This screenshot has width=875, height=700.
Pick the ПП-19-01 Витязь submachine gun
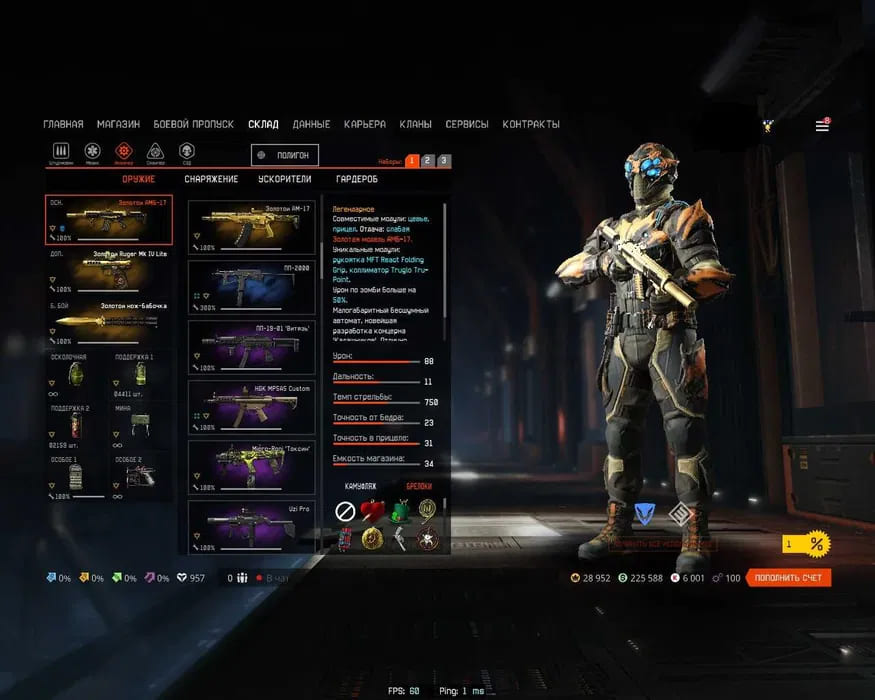click(252, 345)
